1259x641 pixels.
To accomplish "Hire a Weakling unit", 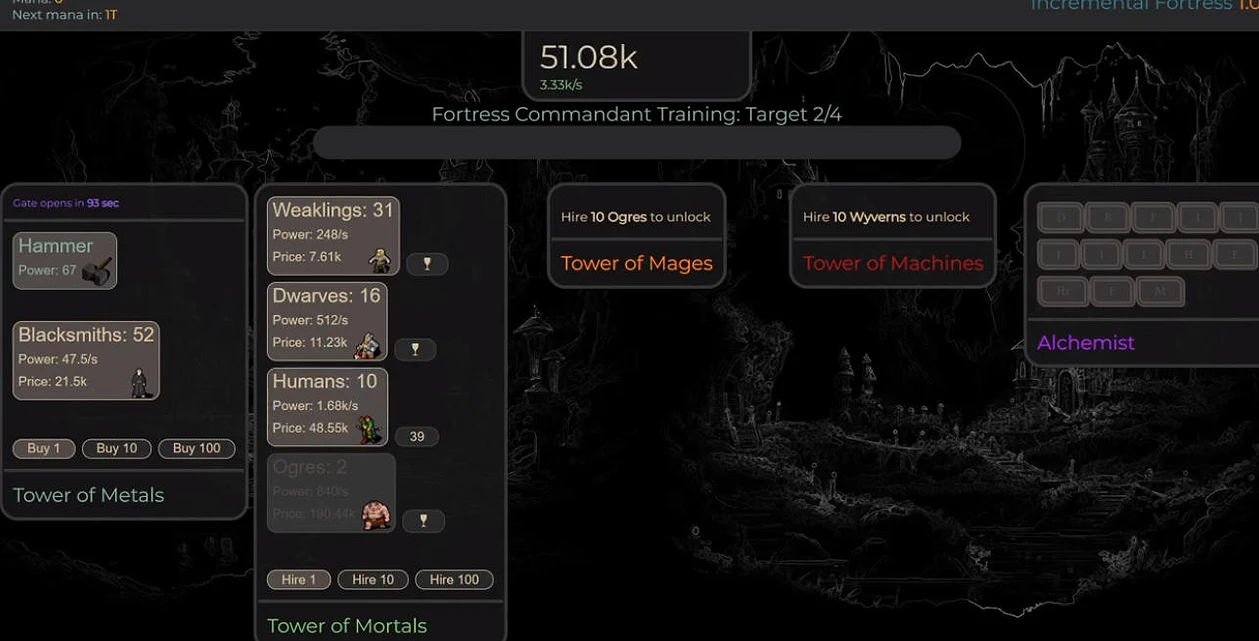I will click(x=333, y=235).
